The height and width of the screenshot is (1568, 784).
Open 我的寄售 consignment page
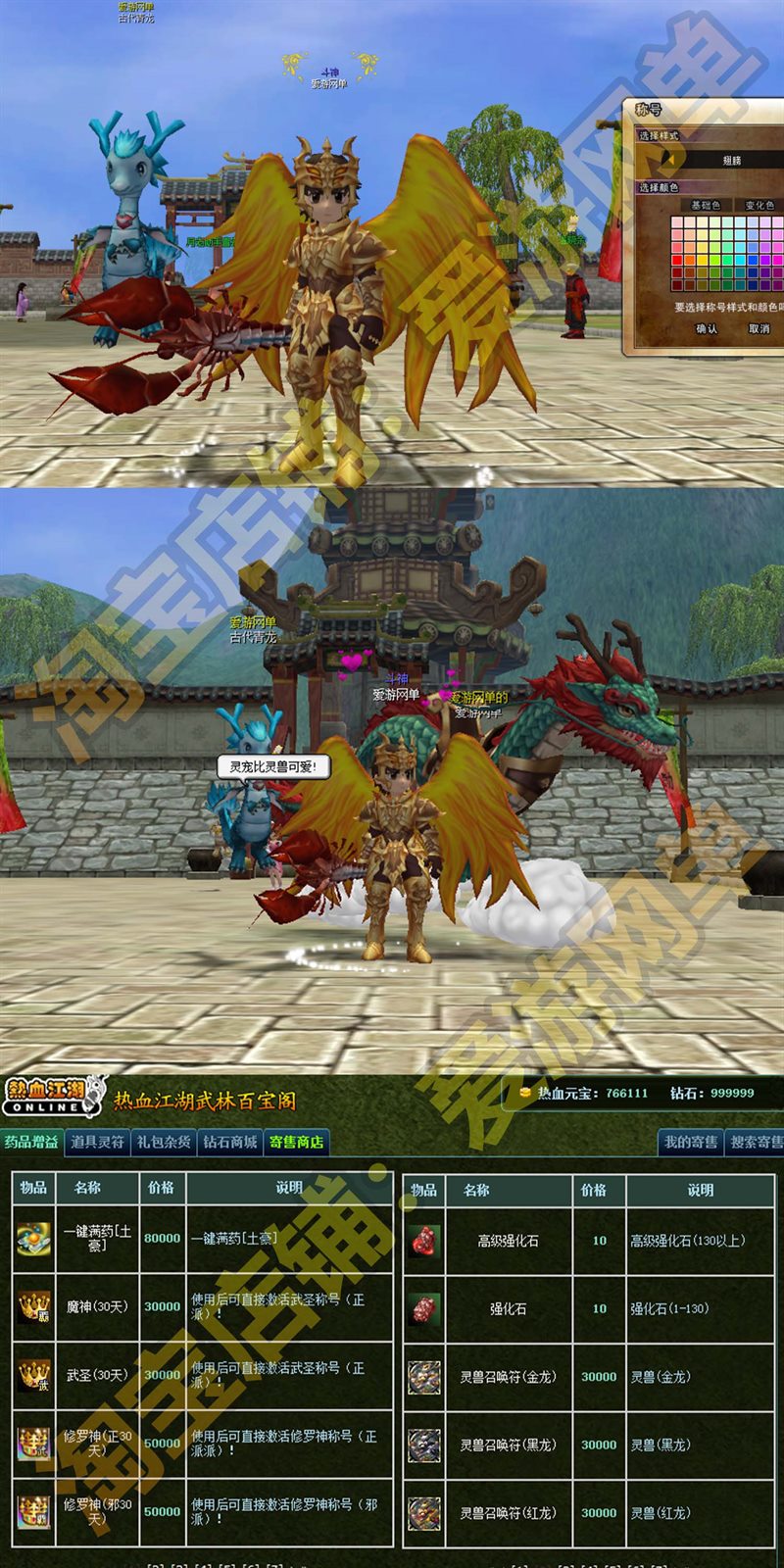coord(691,1142)
